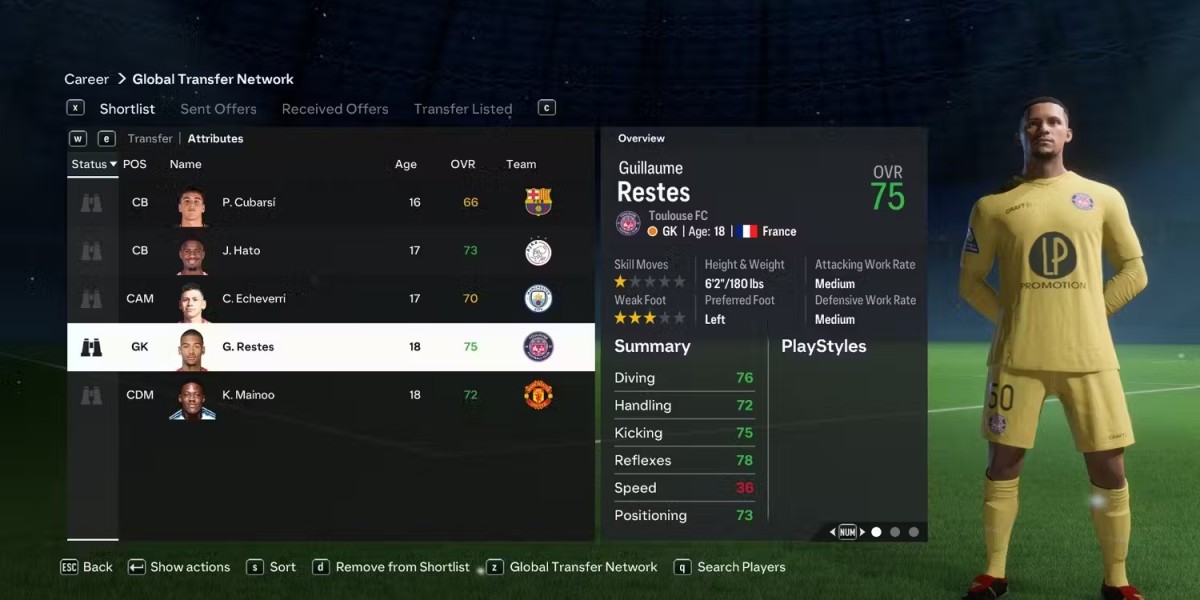Choose the J. Hato player row
The image size is (1200, 600).
330,250
